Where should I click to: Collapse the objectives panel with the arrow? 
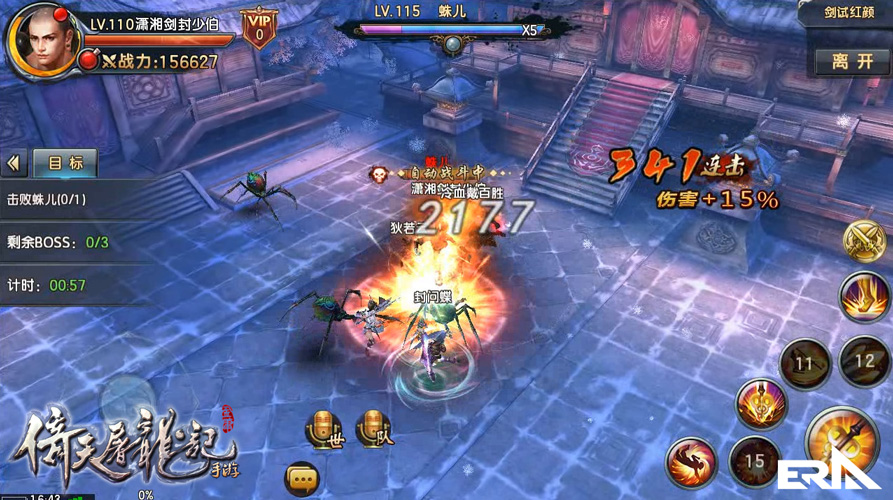[14, 162]
